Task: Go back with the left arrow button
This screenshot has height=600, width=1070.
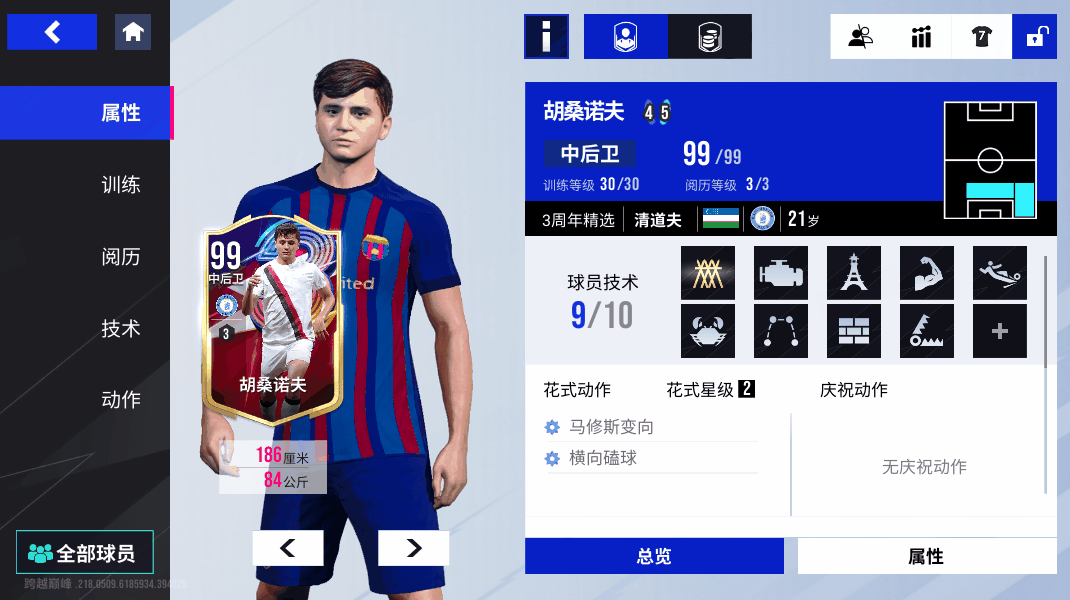Action: [x=52, y=32]
